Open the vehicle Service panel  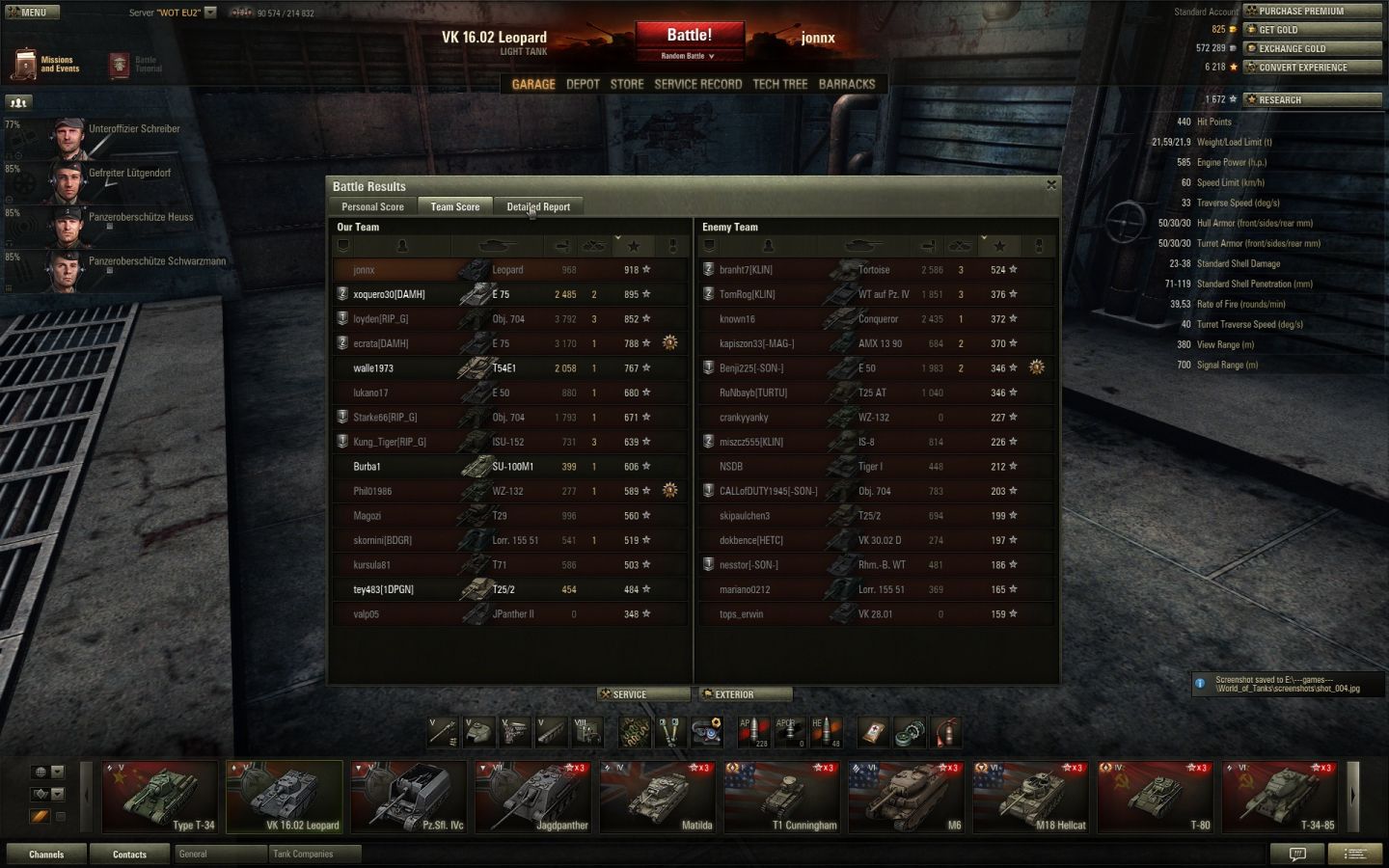pyautogui.click(x=643, y=694)
